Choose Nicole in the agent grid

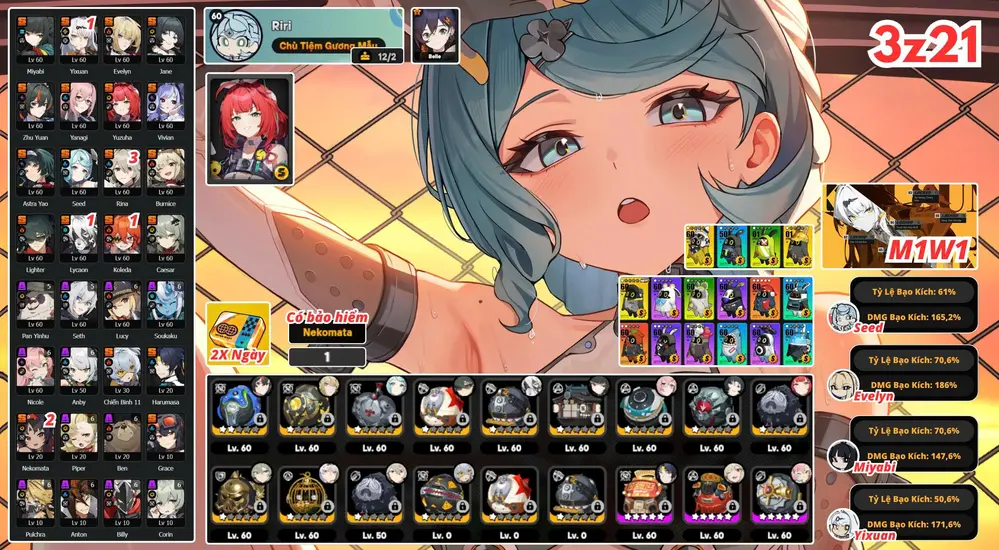(35, 366)
